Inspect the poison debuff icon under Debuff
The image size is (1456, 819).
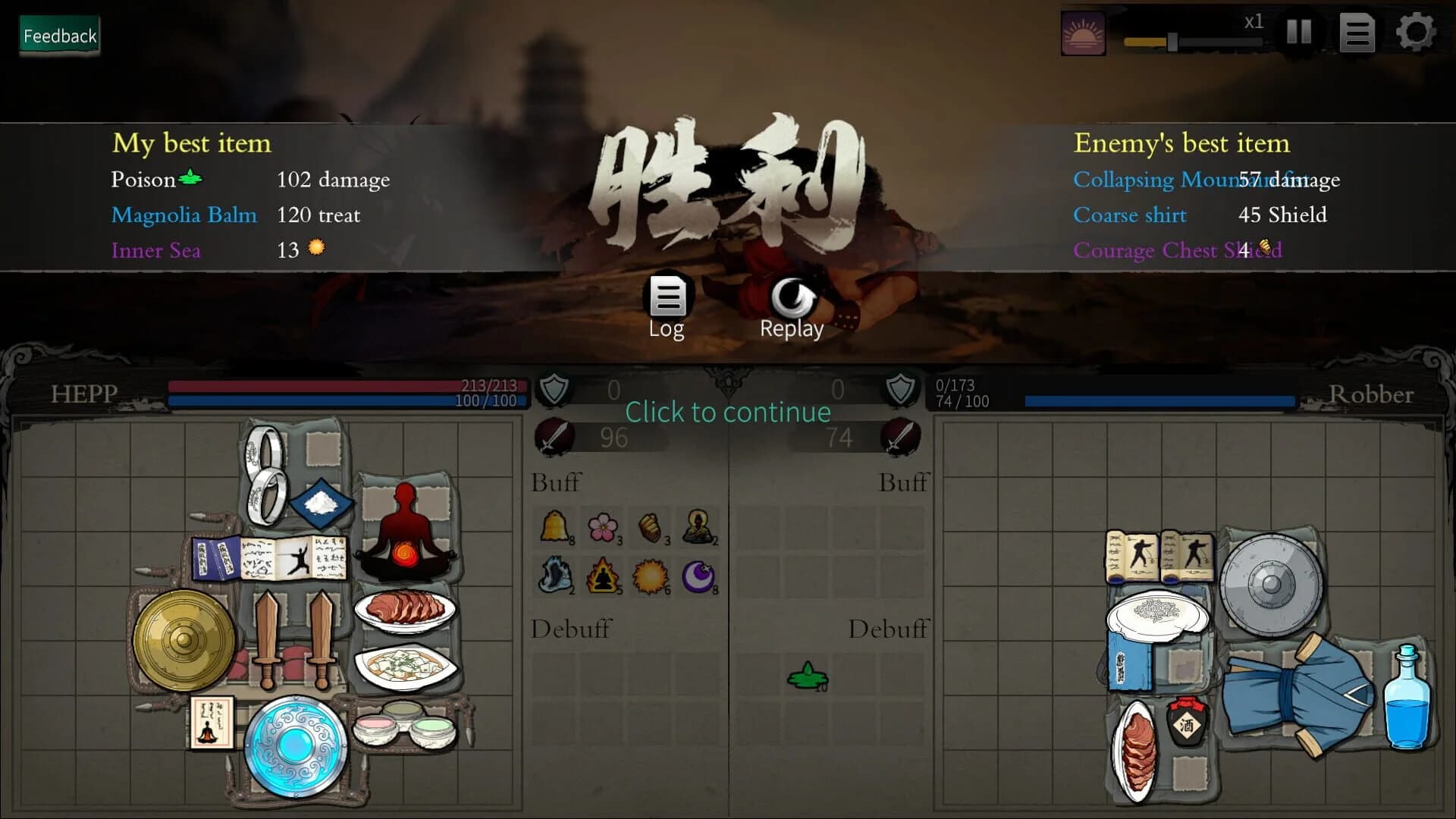click(x=808, y=675)
